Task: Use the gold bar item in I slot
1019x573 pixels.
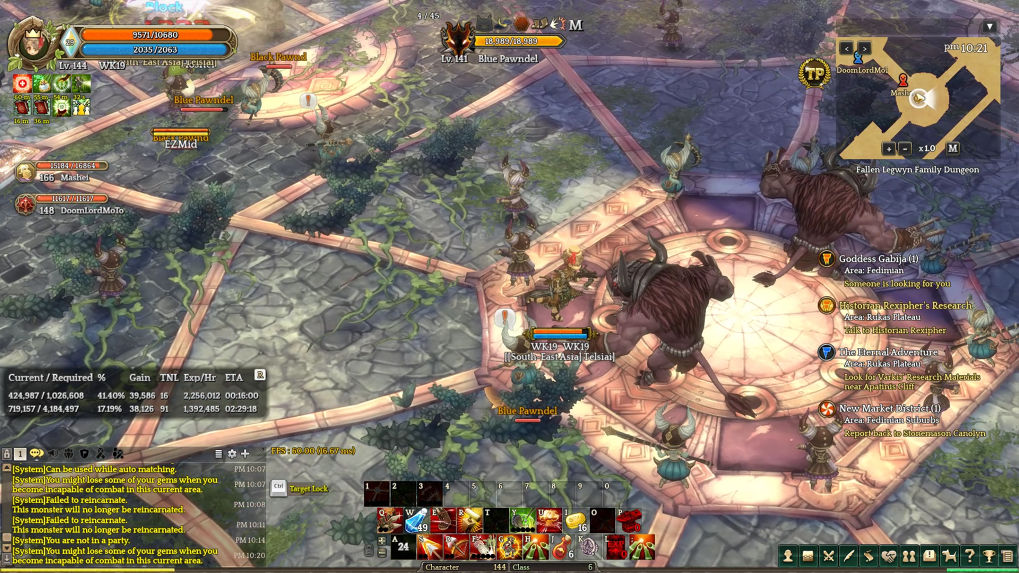Action: [x=576, y=520]
